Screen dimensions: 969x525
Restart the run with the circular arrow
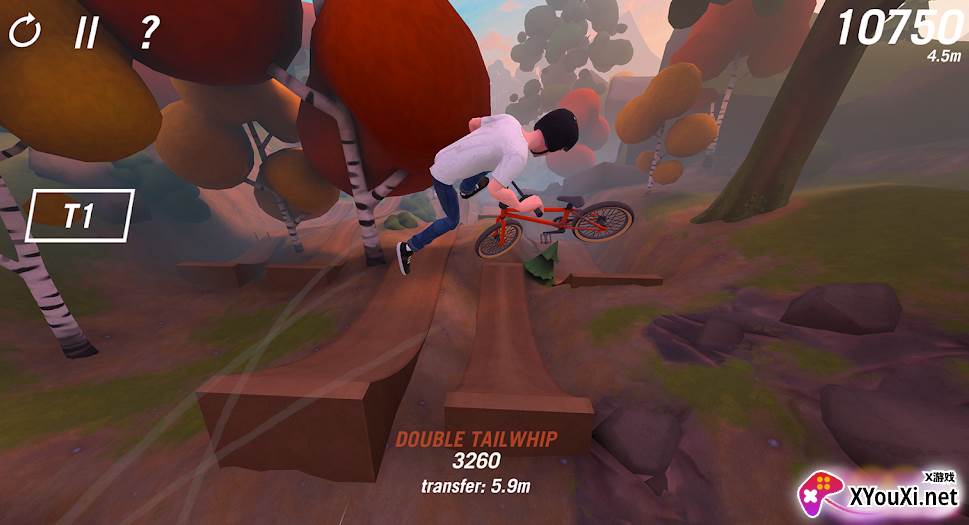(x=25, y=32)
